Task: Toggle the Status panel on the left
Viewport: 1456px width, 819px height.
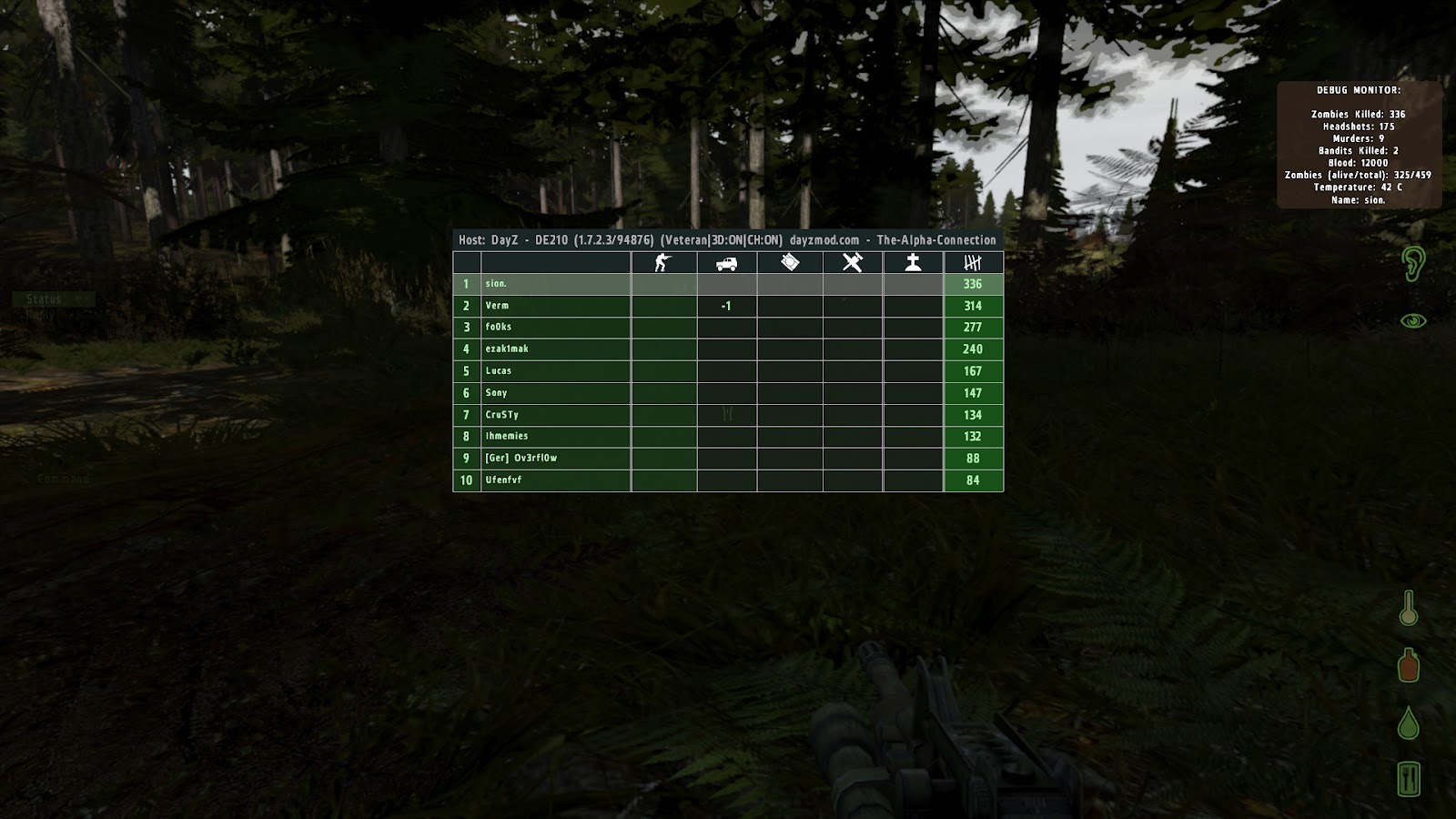Action: tap(43, 298)
